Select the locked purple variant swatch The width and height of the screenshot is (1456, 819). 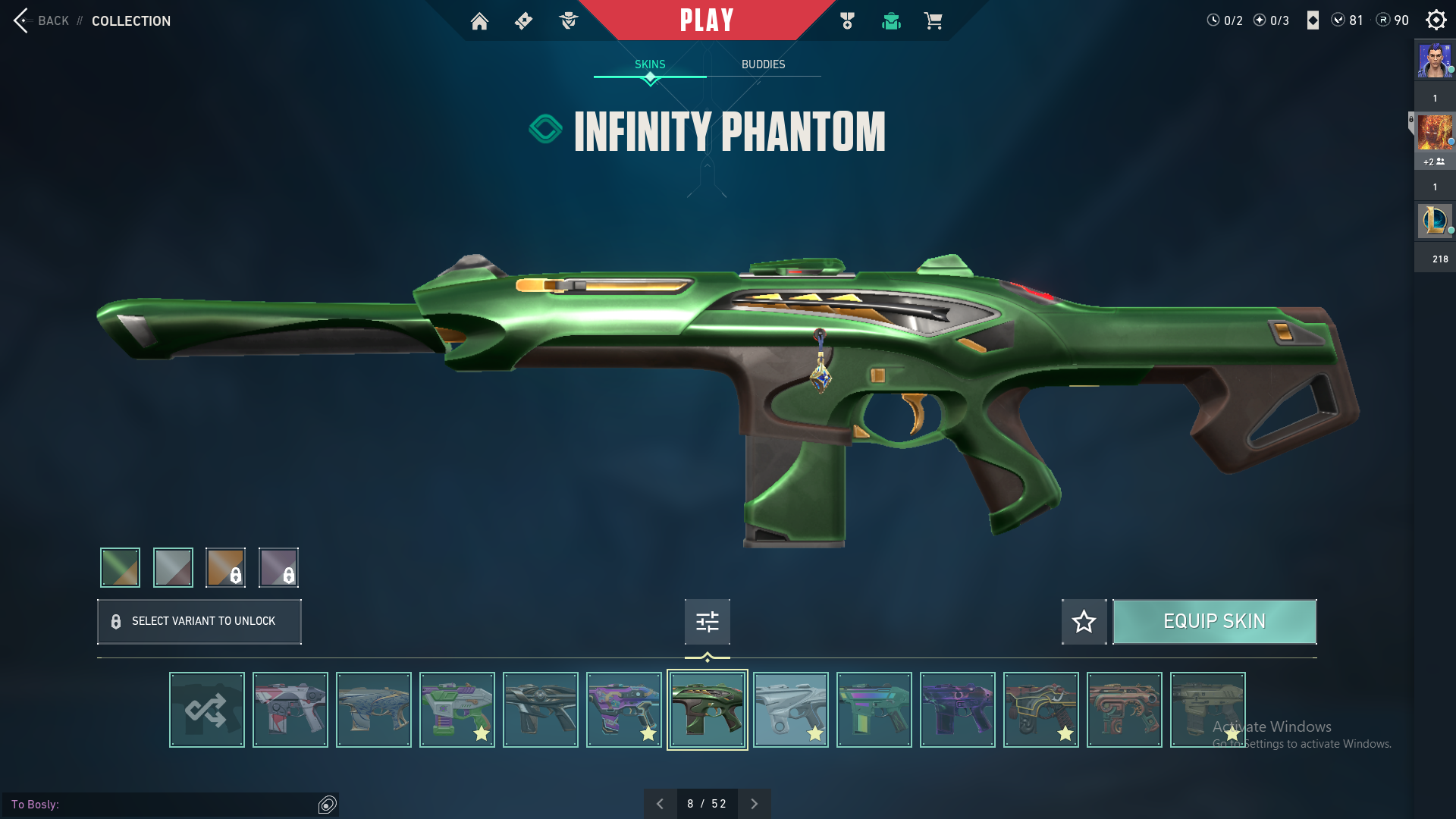pyautogui.click(x=278, y=567)
